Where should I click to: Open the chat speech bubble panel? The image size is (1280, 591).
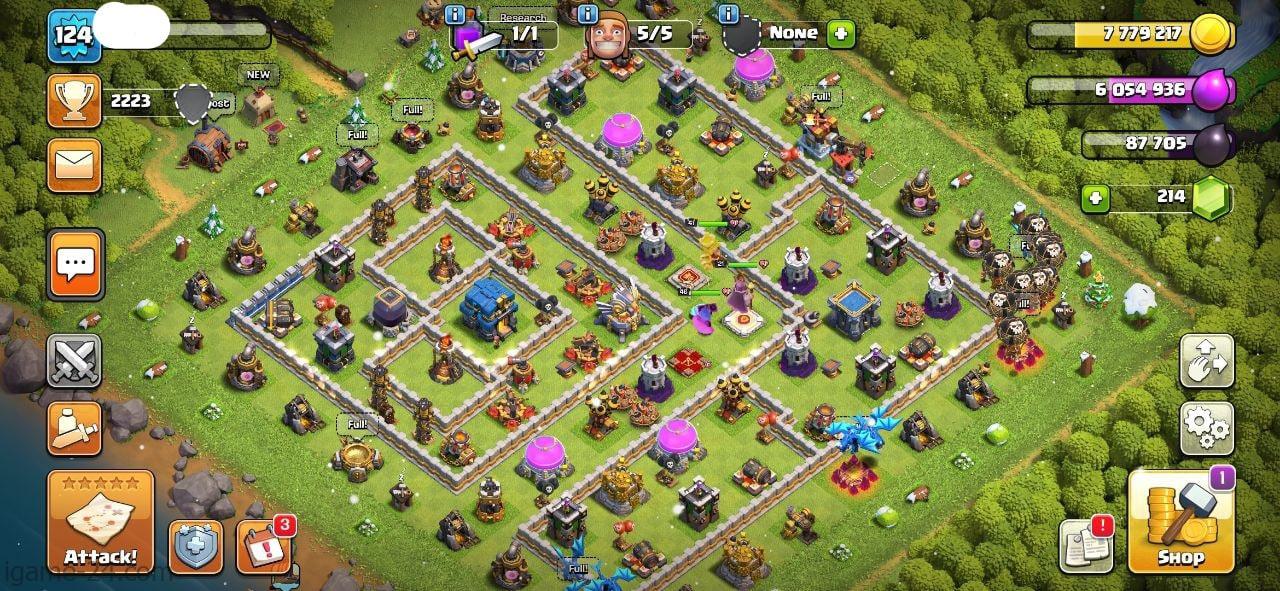tap(75, 265)
